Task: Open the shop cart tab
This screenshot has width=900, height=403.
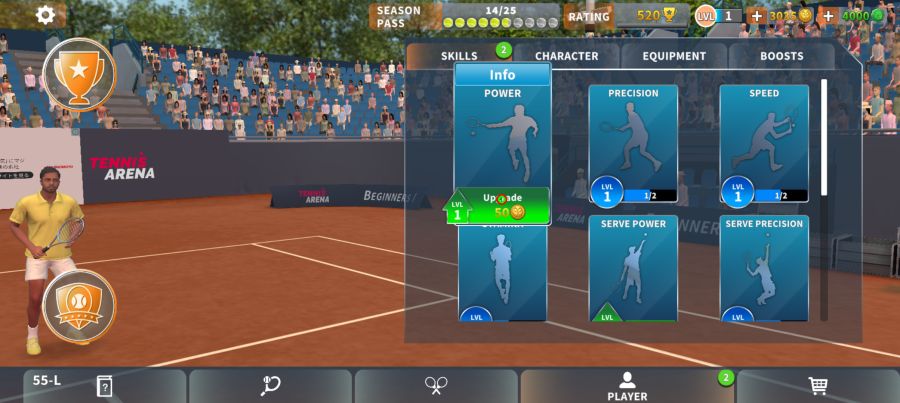Action: tap(818, 386)
